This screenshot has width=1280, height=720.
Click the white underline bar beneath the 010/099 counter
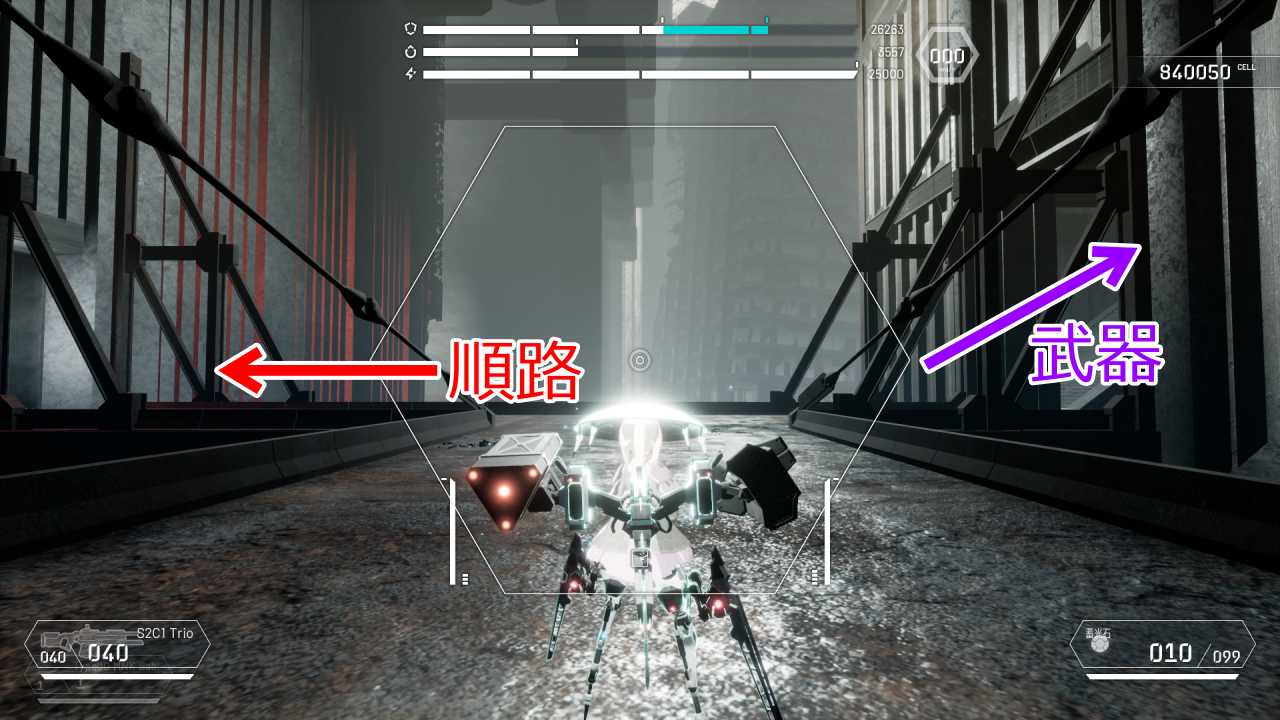(x=1163, y=676)
